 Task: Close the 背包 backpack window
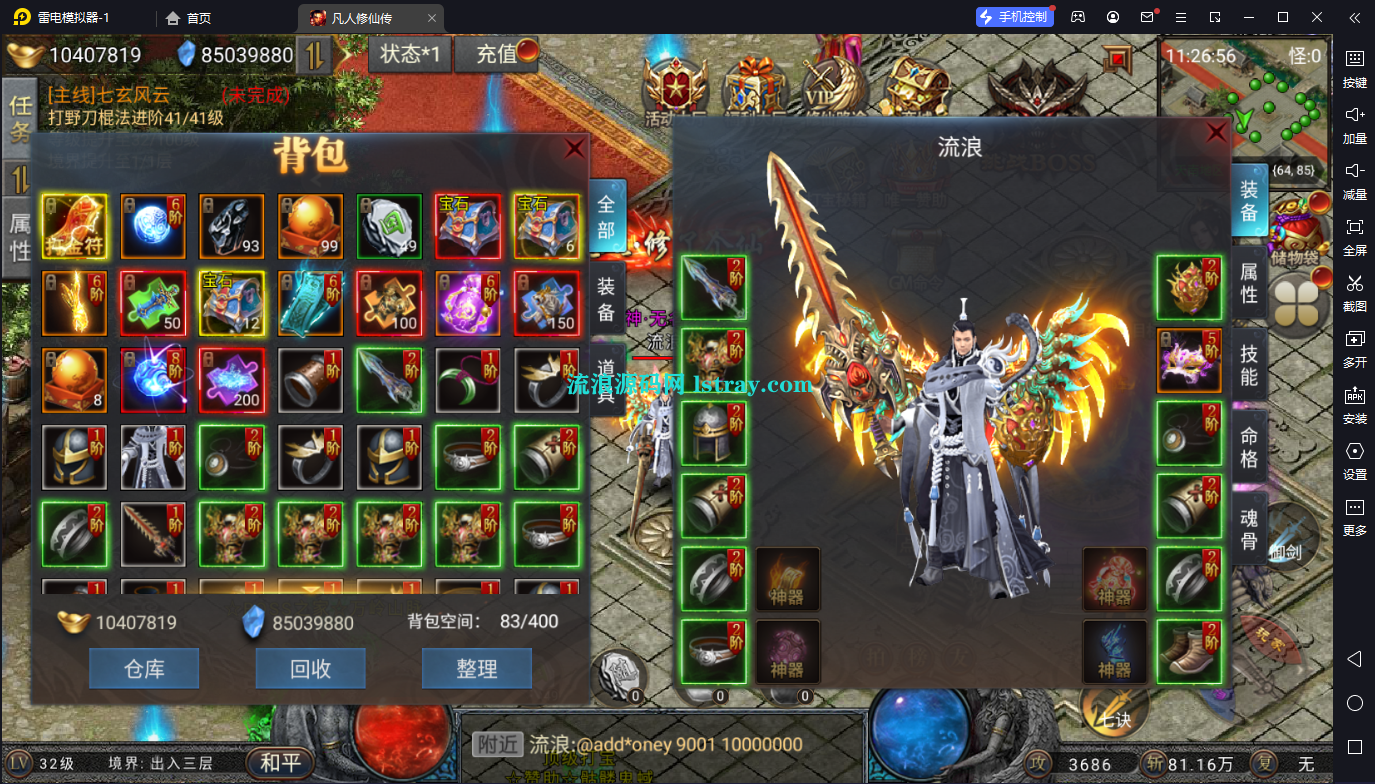[x=574, y=149]
